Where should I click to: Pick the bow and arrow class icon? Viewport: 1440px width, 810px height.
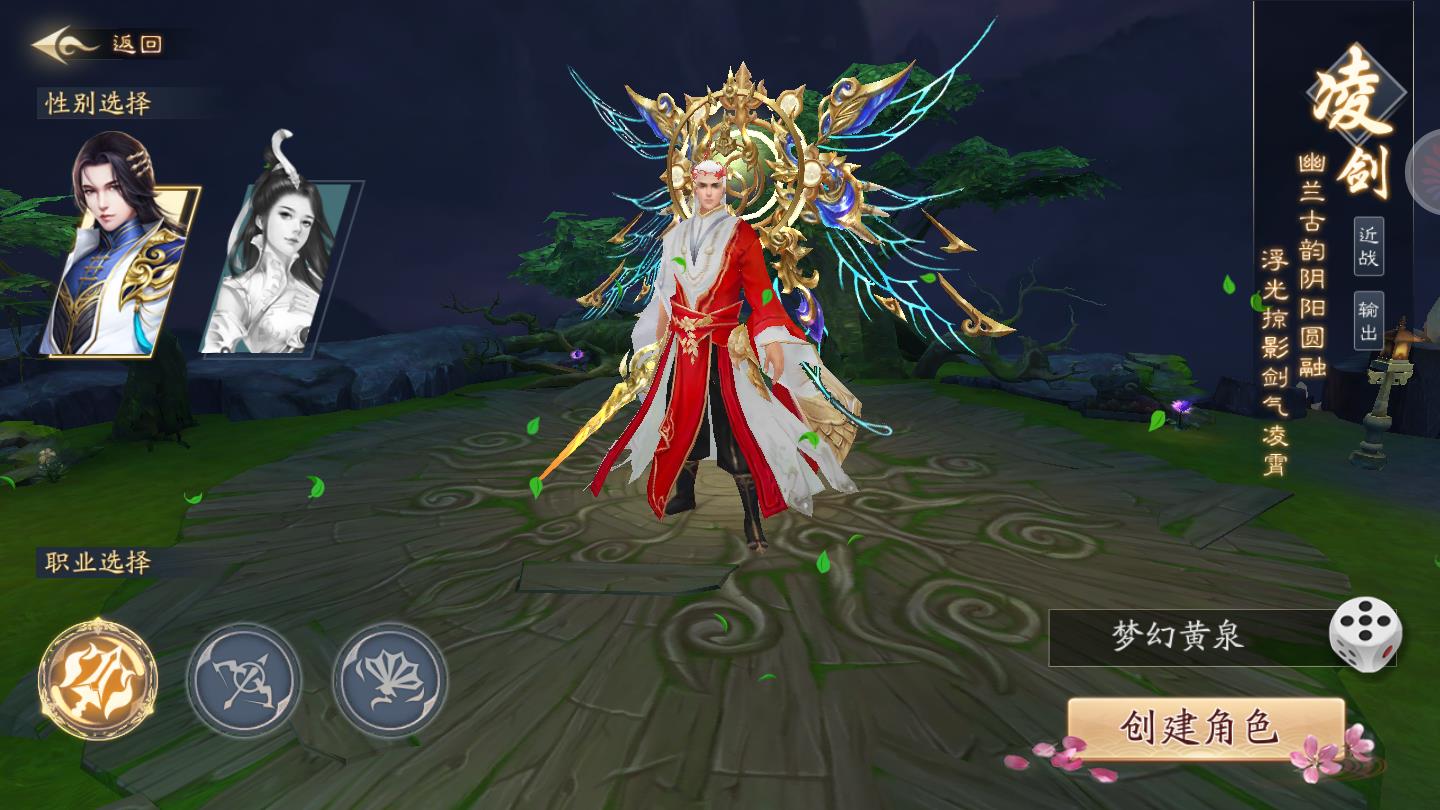coord(244,680)
